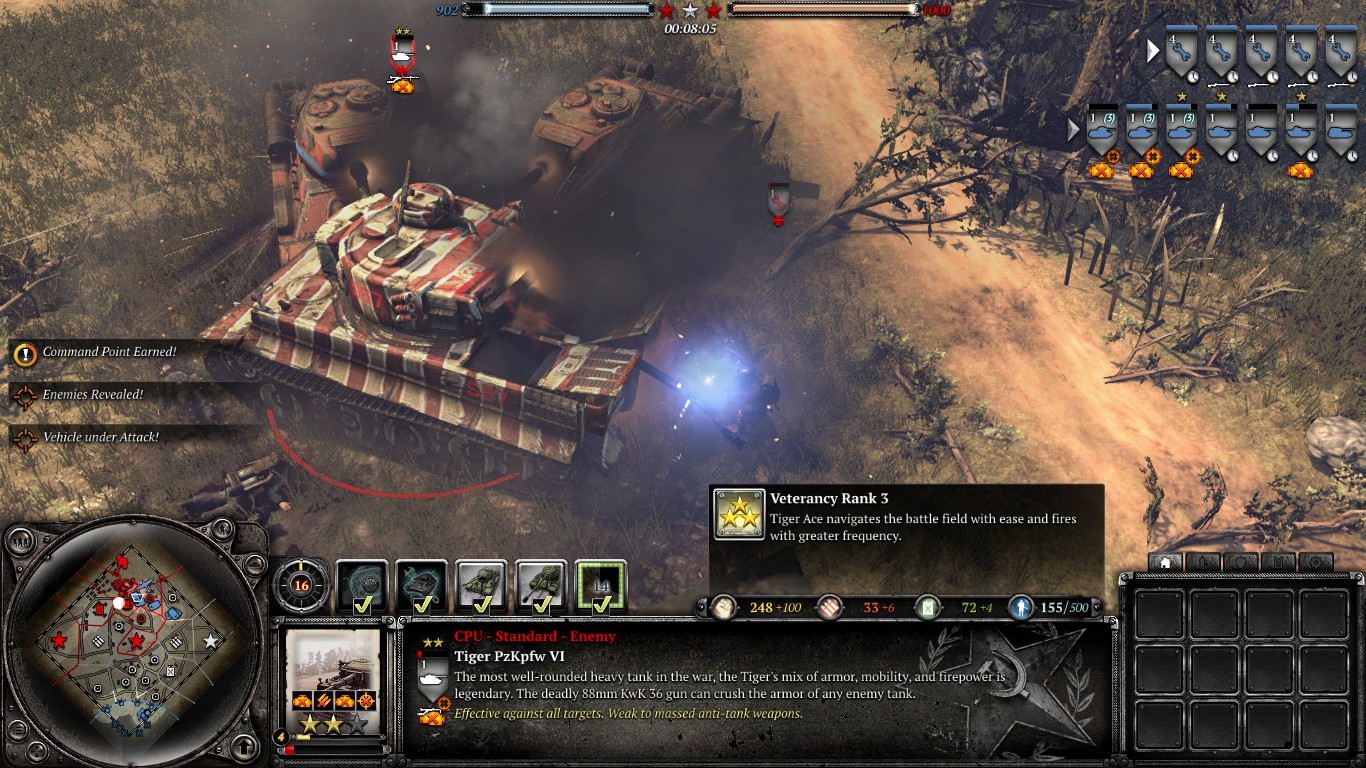The width and height of the screenshot is (1366, 768).
Task: Select the first engineer squad badge
Action: pyautogui.click(x=1181, y=53)
